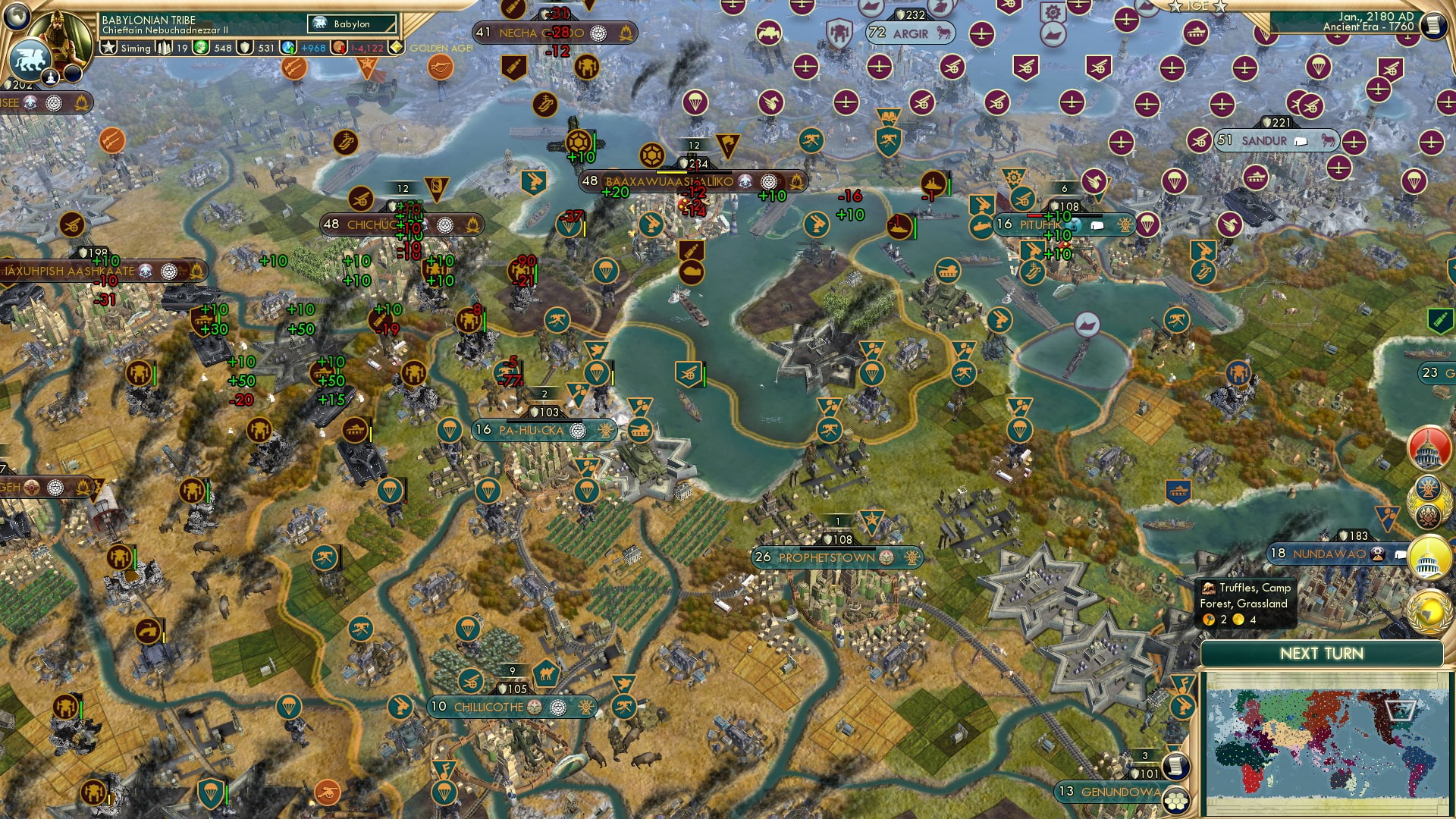Click the winged-lion Babylonian civilization emblem
This screenshot has width=1456, height=819.
pos(30,61)
